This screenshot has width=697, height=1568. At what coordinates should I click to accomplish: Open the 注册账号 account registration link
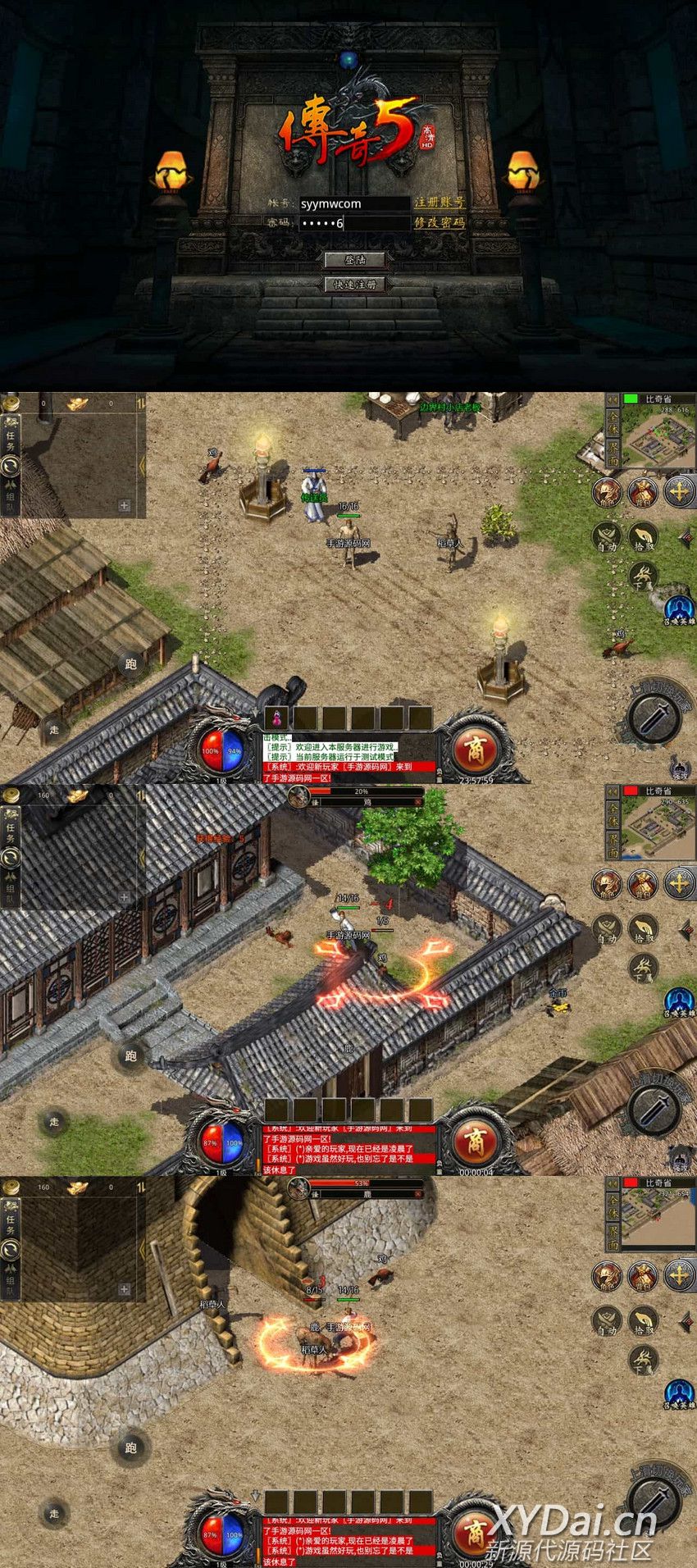click(440, 203)
